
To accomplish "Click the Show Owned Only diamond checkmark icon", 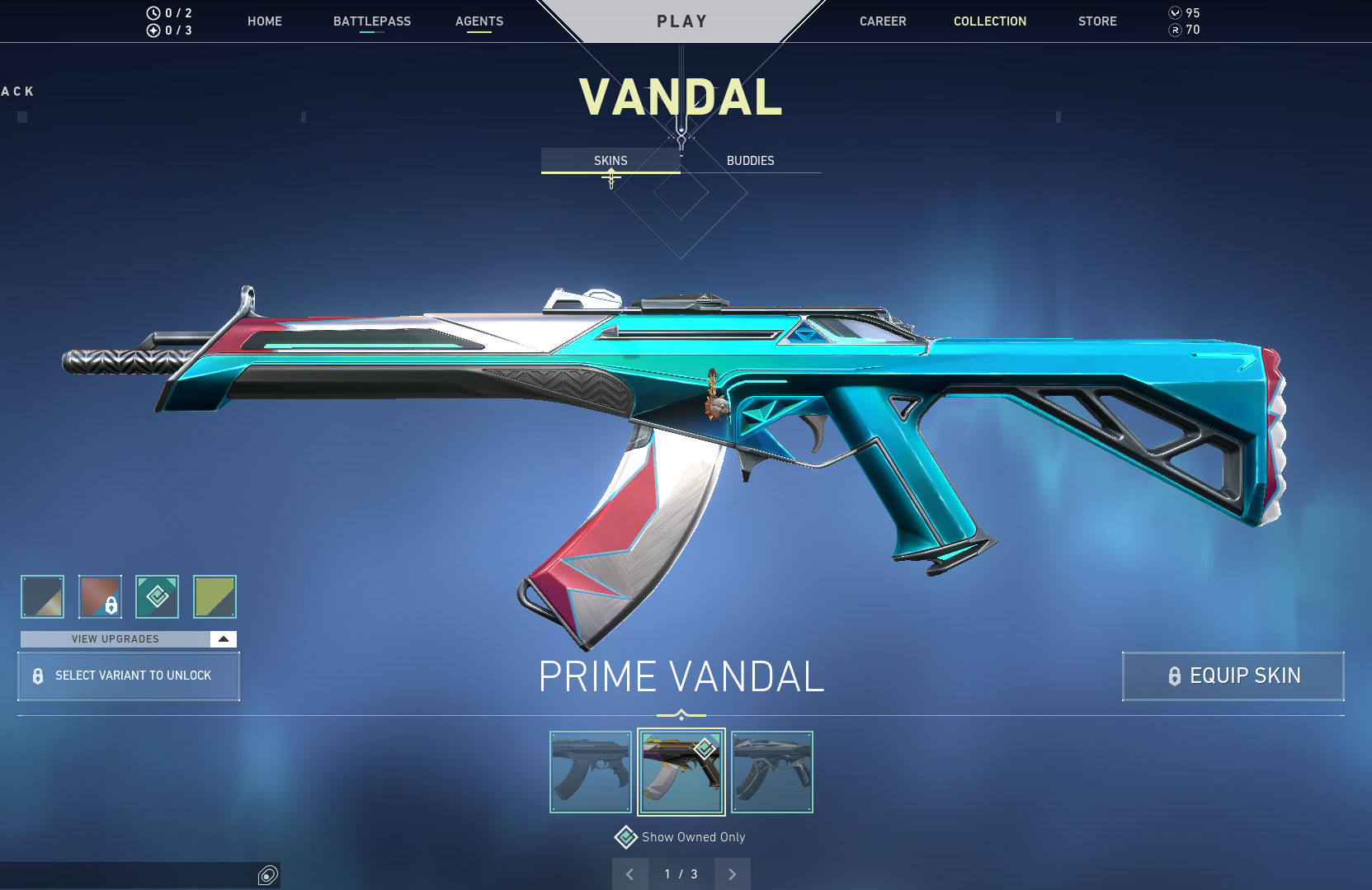I will click(x=626, y=836).
